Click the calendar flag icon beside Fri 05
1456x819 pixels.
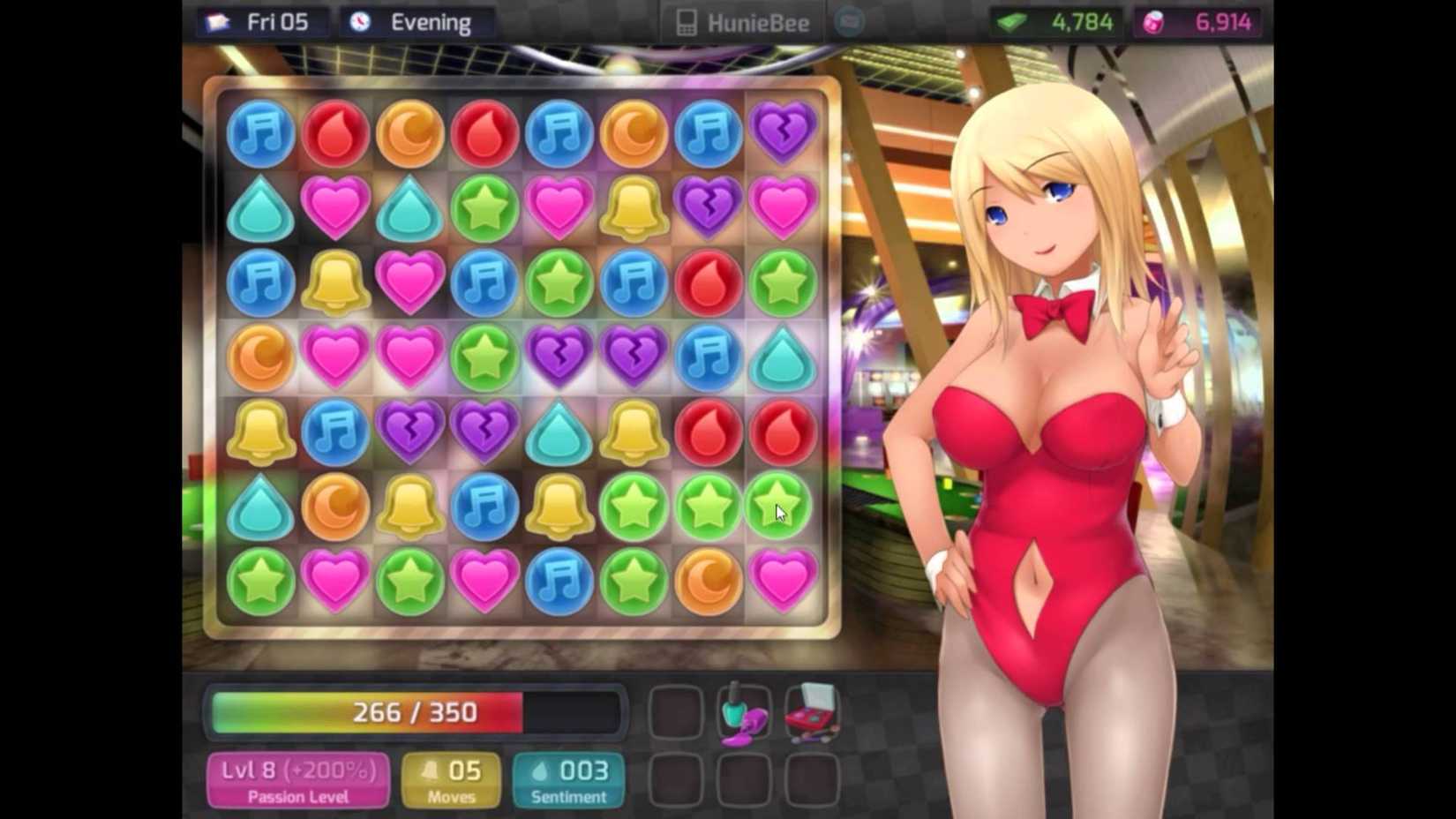point(217,22)
